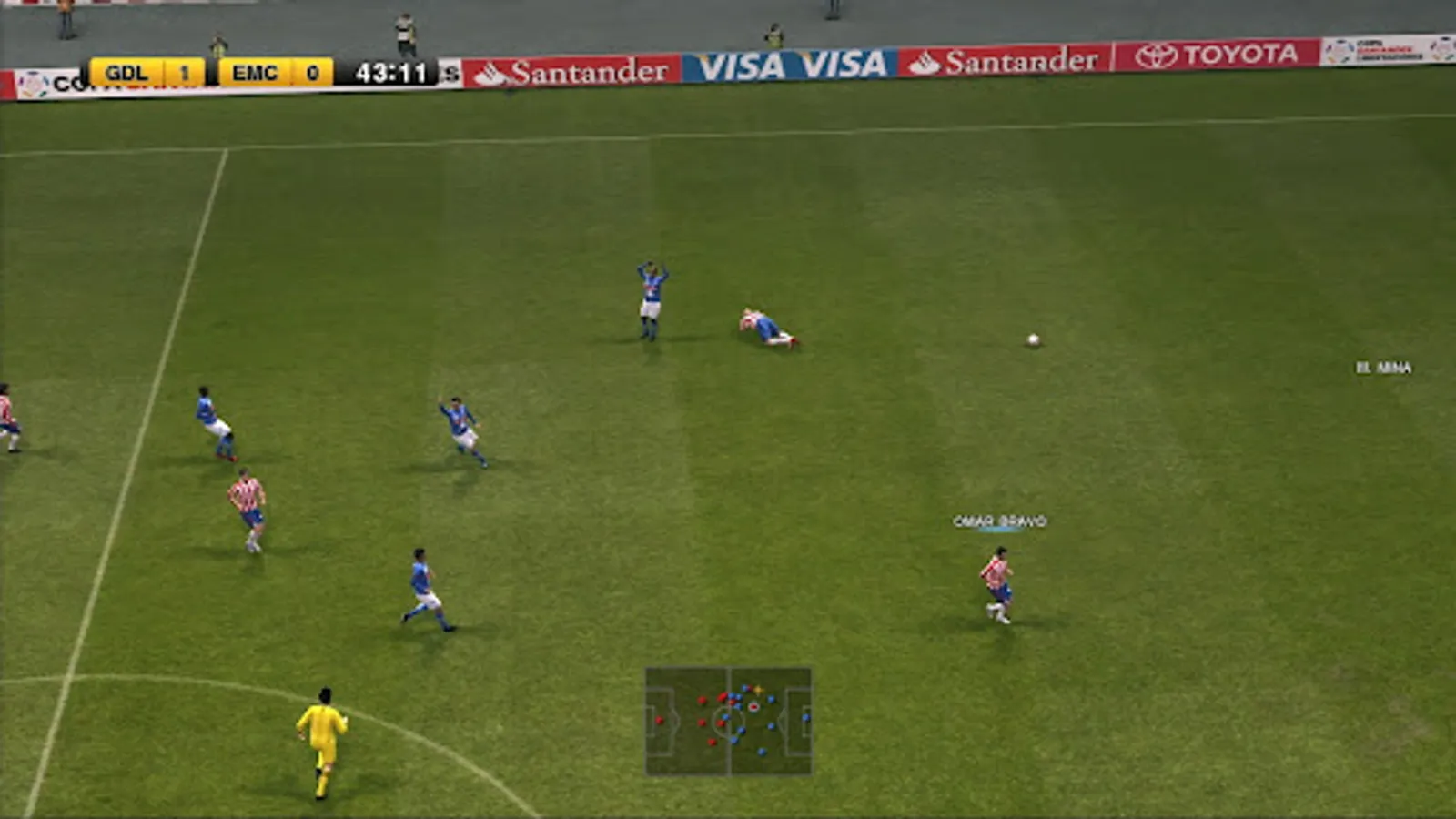Click the GDL score of 1
Viewport: 1456px width, 819px height.
coord(183,74)
